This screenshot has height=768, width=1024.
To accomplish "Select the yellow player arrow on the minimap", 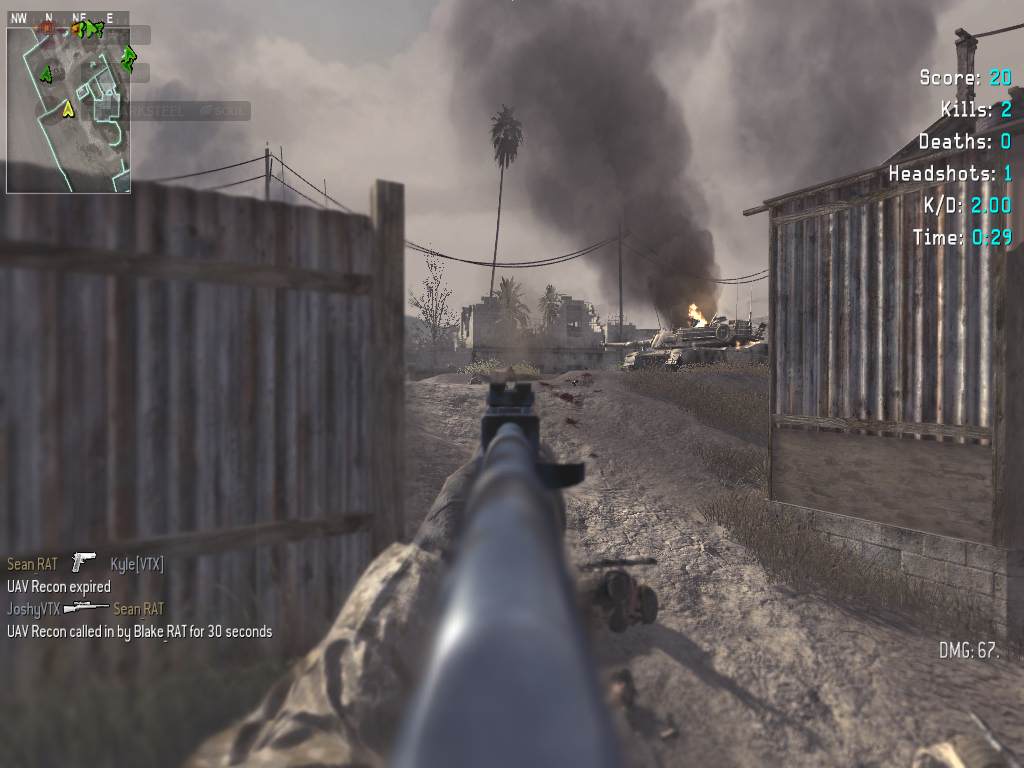I will coord(68,109).
